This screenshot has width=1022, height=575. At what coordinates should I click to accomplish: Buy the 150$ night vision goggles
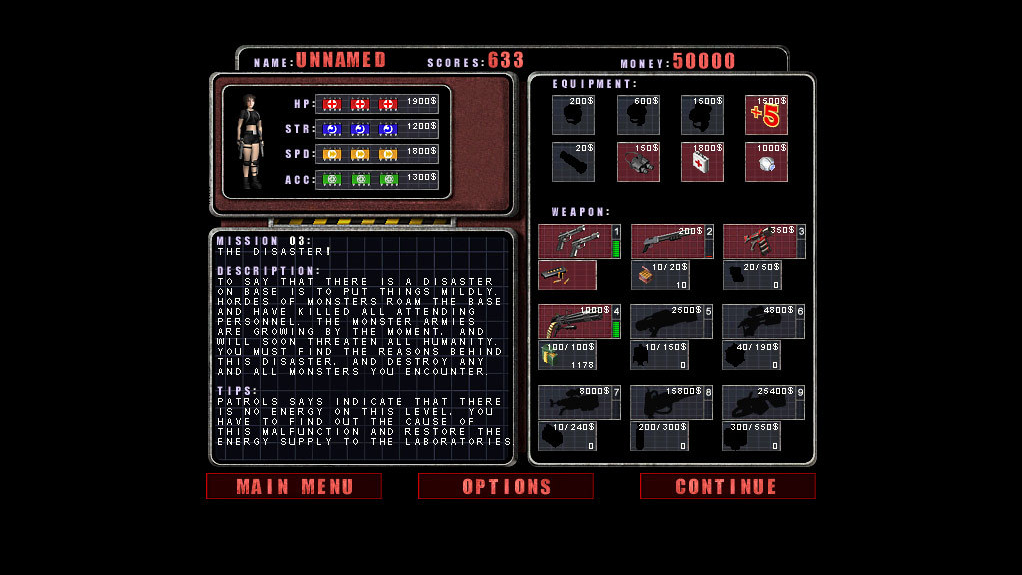[638, 162]
